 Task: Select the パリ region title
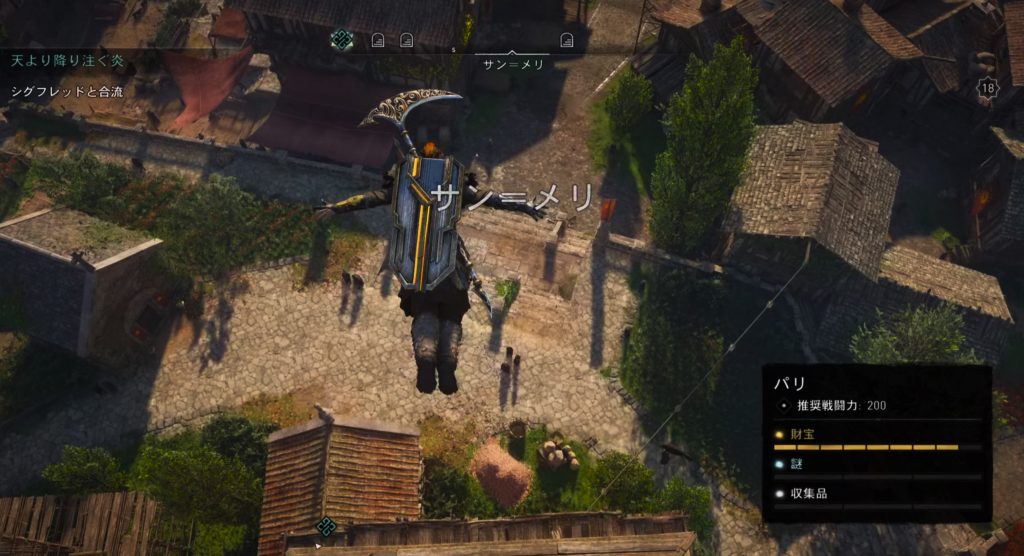click(x=784, y=383)
